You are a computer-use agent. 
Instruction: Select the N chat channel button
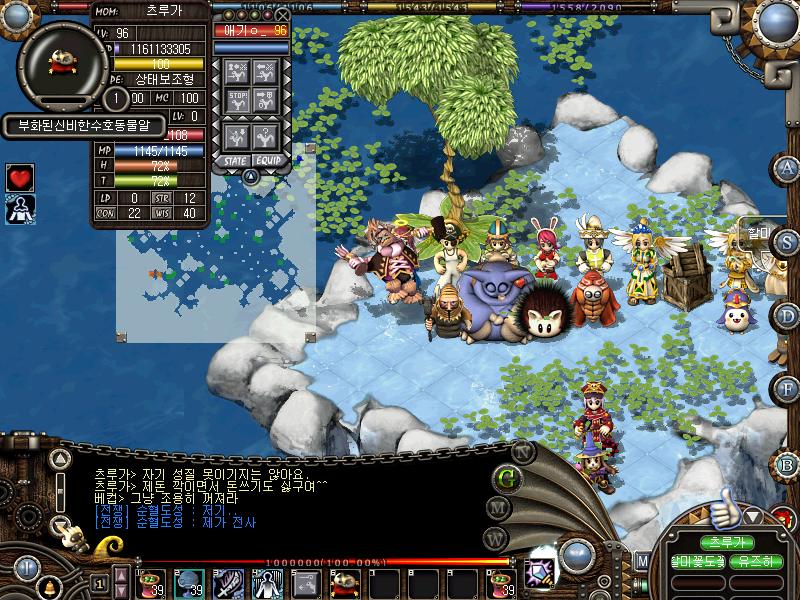[521, 451]
